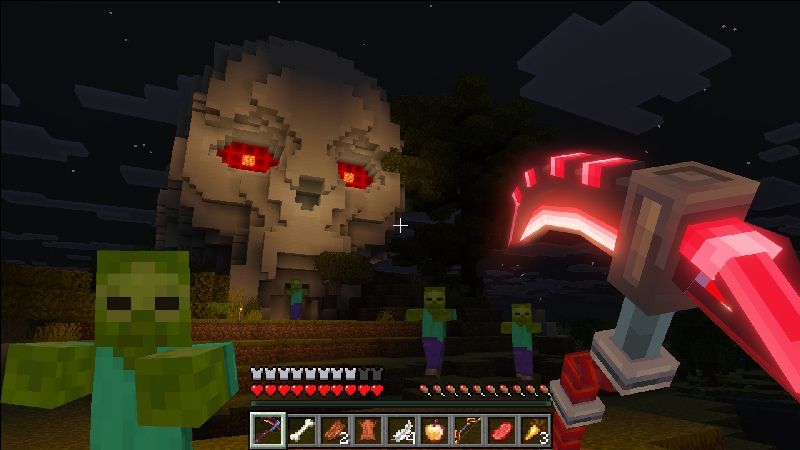800x450 pixels.
Task: Select the red scythe hotbar slot
Action: click(268, 430)
